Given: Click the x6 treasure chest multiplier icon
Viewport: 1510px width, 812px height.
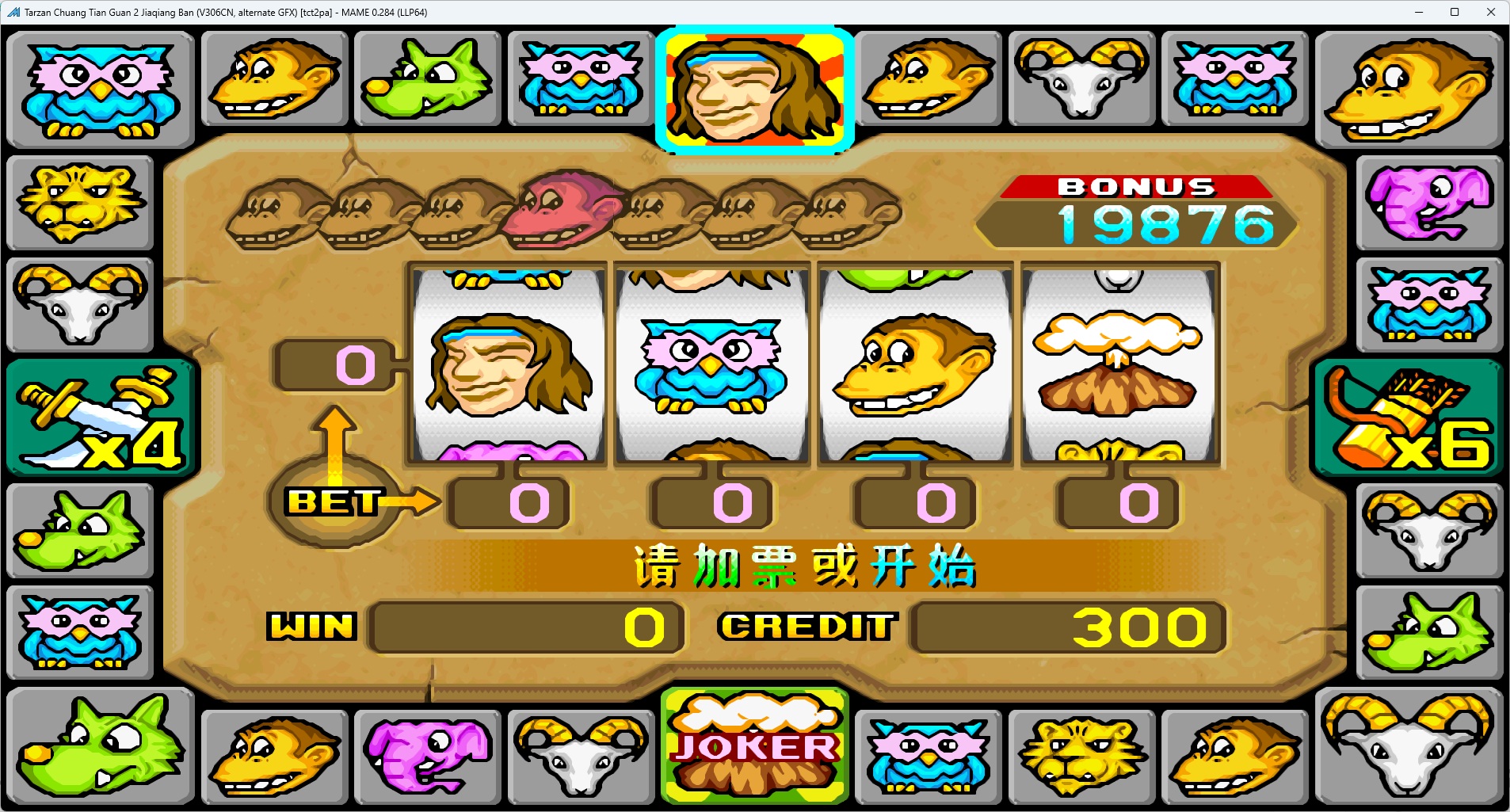Looking at the screenshot, I should point(1409,417).
